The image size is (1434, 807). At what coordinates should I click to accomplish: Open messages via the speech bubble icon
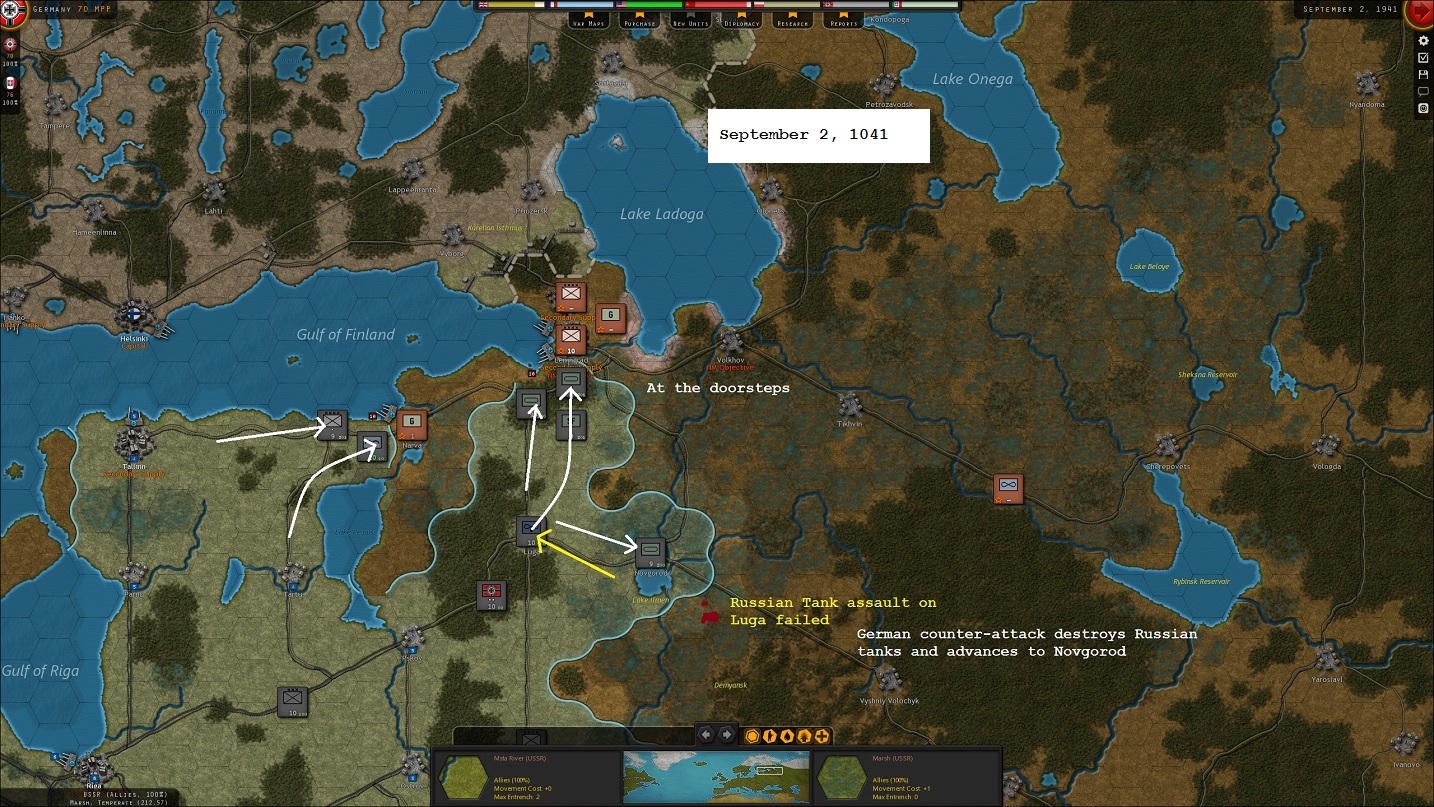(x=1424, y=91)
